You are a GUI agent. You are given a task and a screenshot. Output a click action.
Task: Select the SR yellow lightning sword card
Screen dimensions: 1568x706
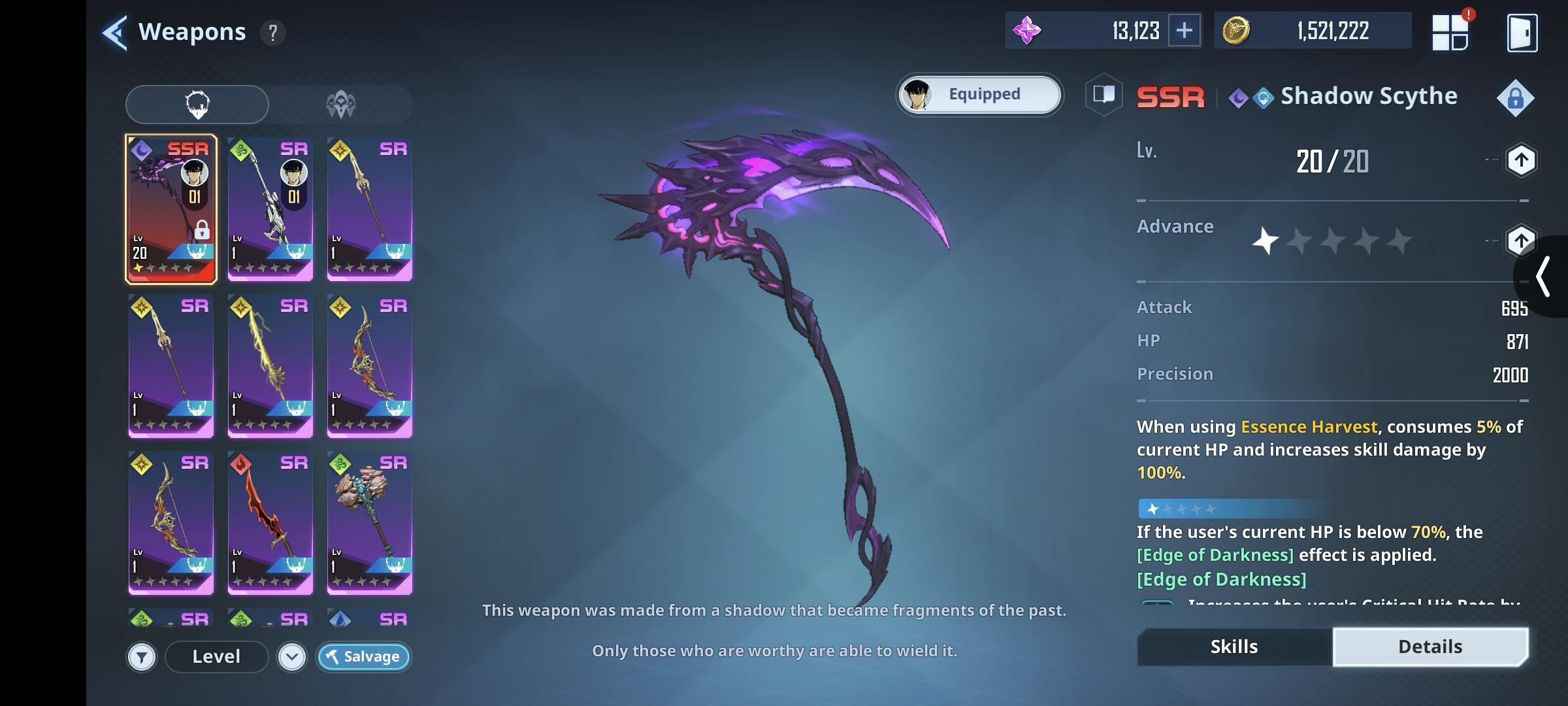coord(270,365)
